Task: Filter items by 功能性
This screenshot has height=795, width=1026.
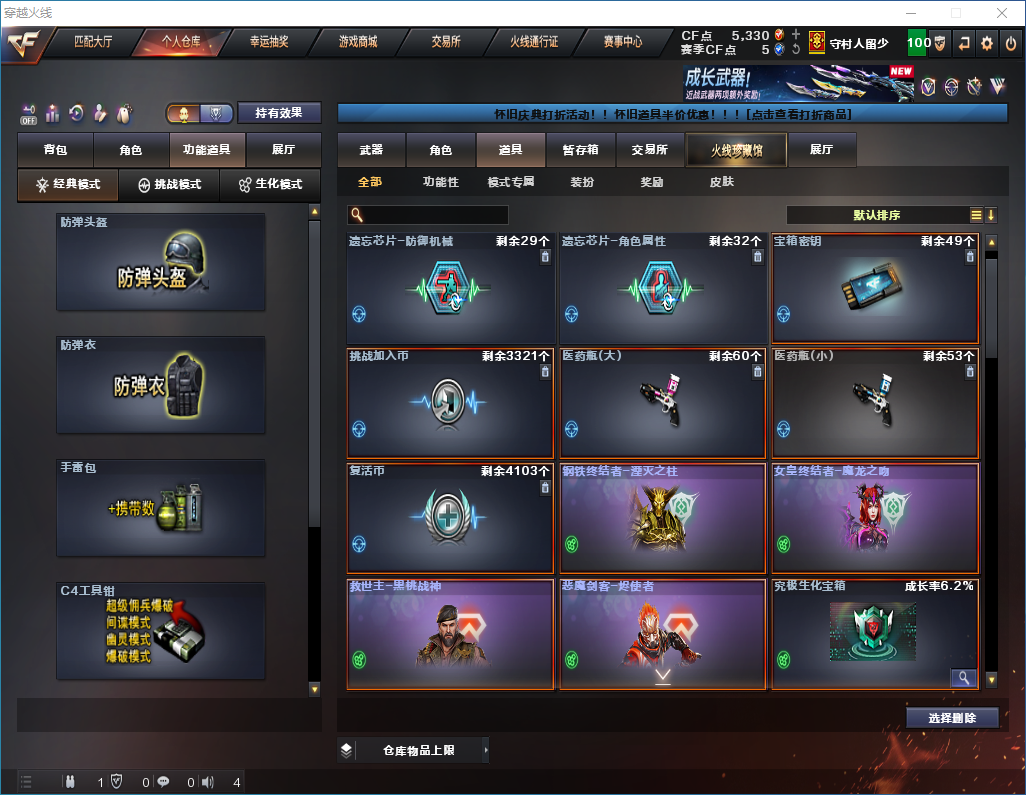Action: click(440, 182)
